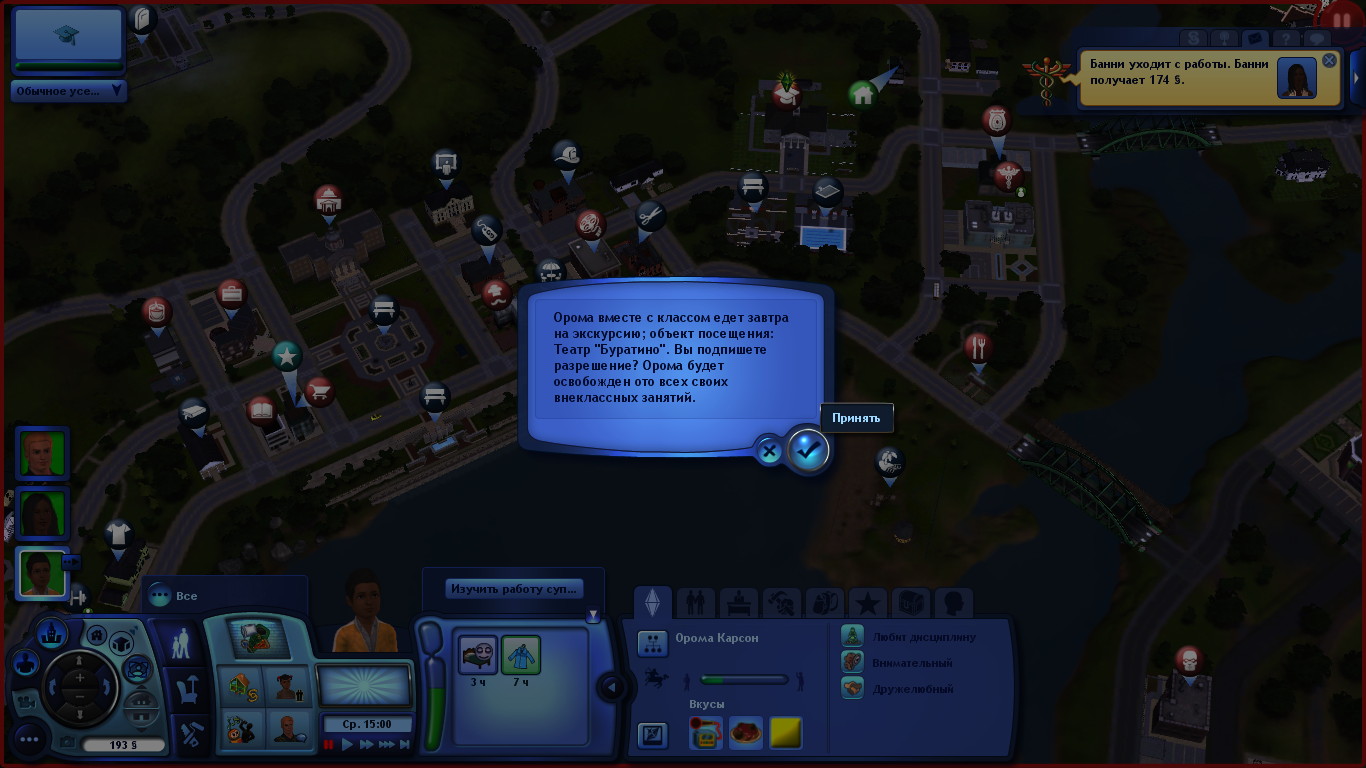Click the red pause button under the clock
Screen dimensions: 1366x768
328,744
